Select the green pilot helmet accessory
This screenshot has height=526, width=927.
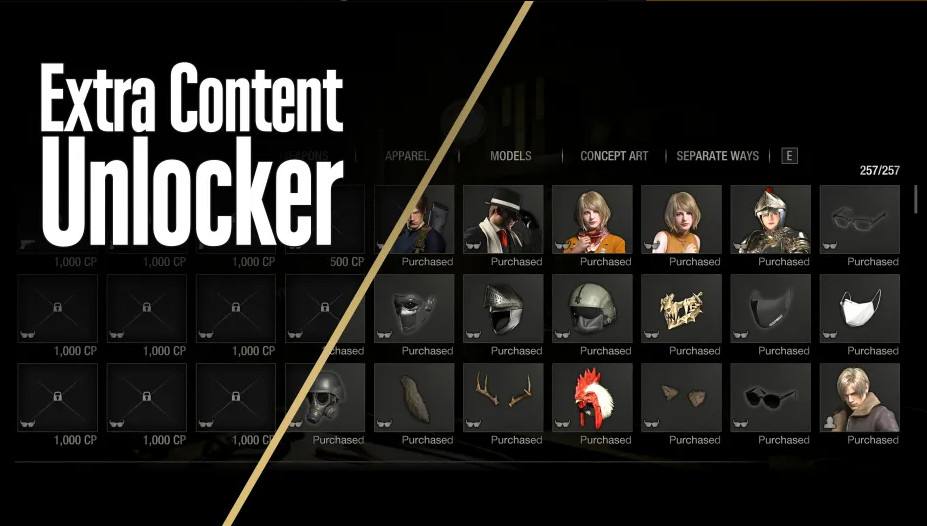pos(592,308)
